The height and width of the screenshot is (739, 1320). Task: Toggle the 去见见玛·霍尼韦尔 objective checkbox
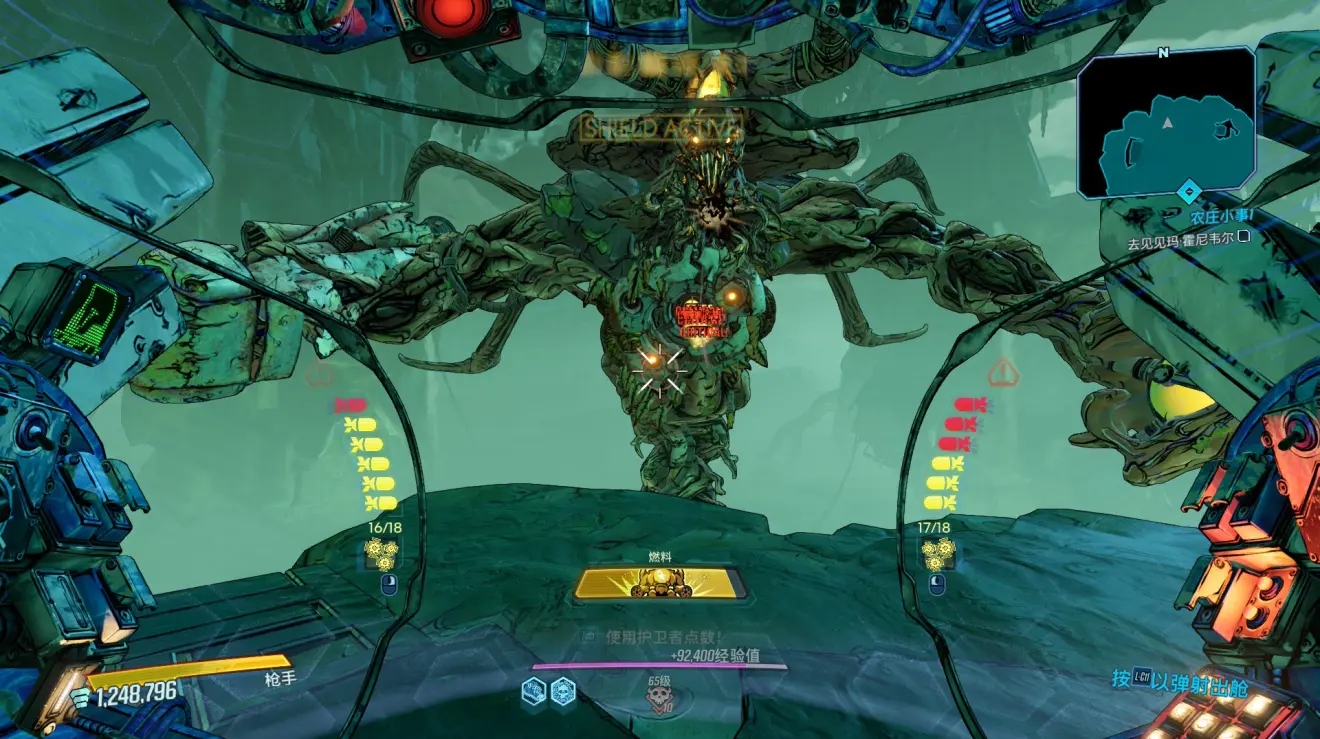click(x=1243, y=238)
